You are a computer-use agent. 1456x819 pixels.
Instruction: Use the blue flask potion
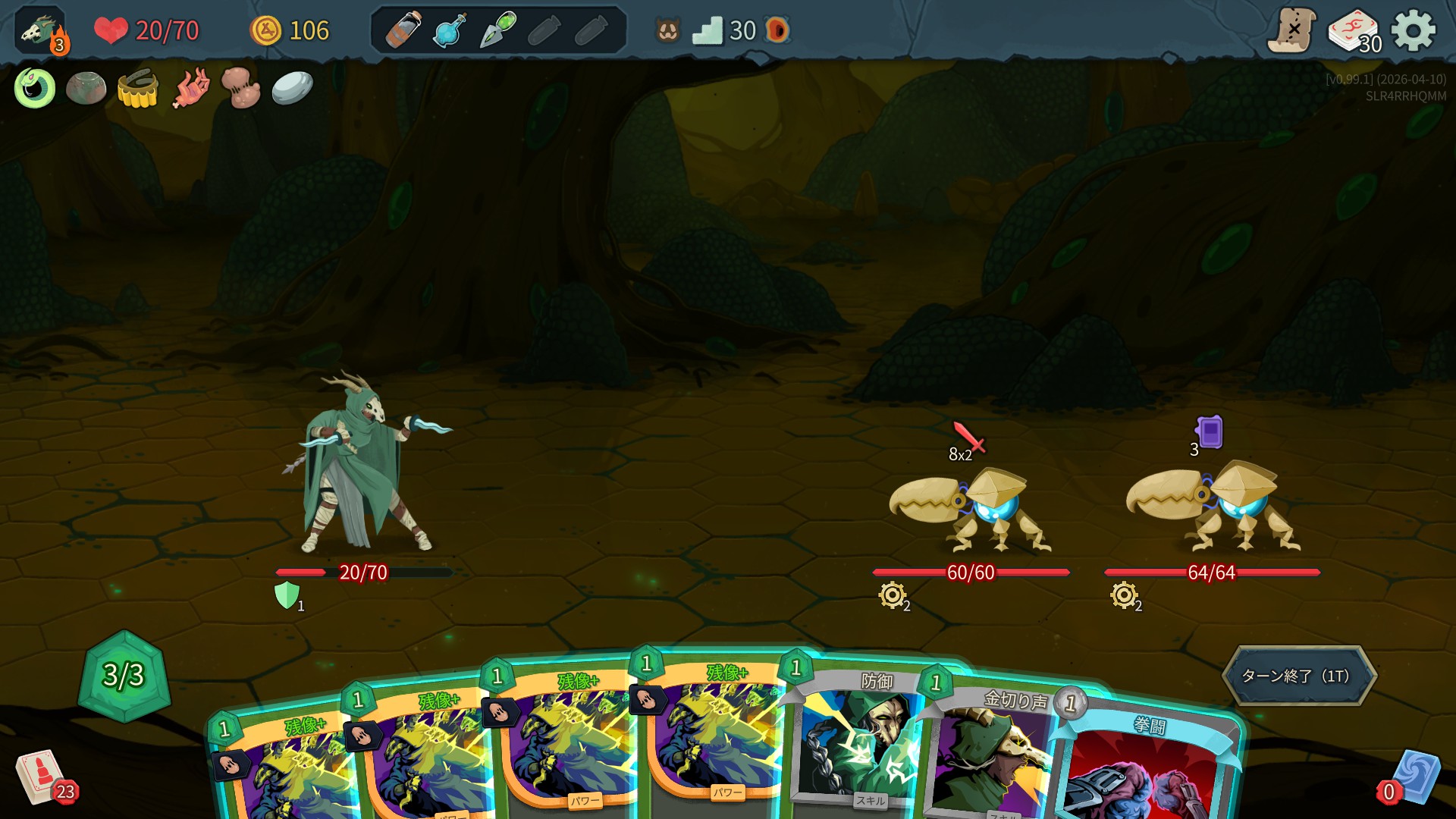(x=450, y=31)
